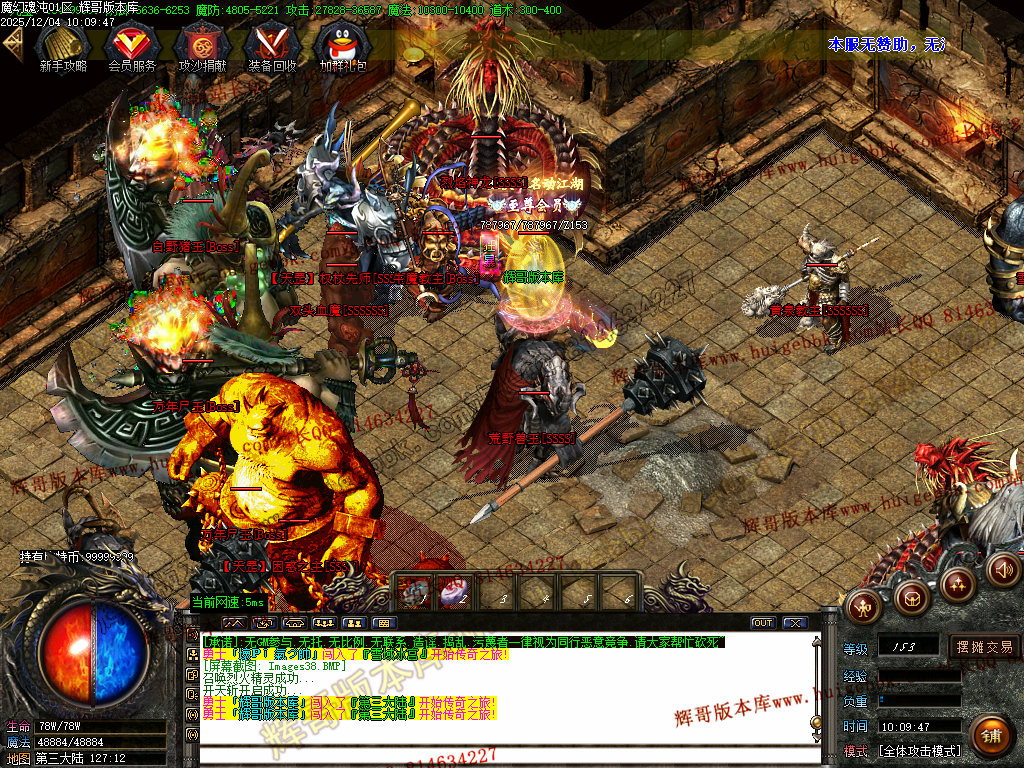The image size is (1024, 768).
Task: Click the chat text input field
Action: point(500,756)
